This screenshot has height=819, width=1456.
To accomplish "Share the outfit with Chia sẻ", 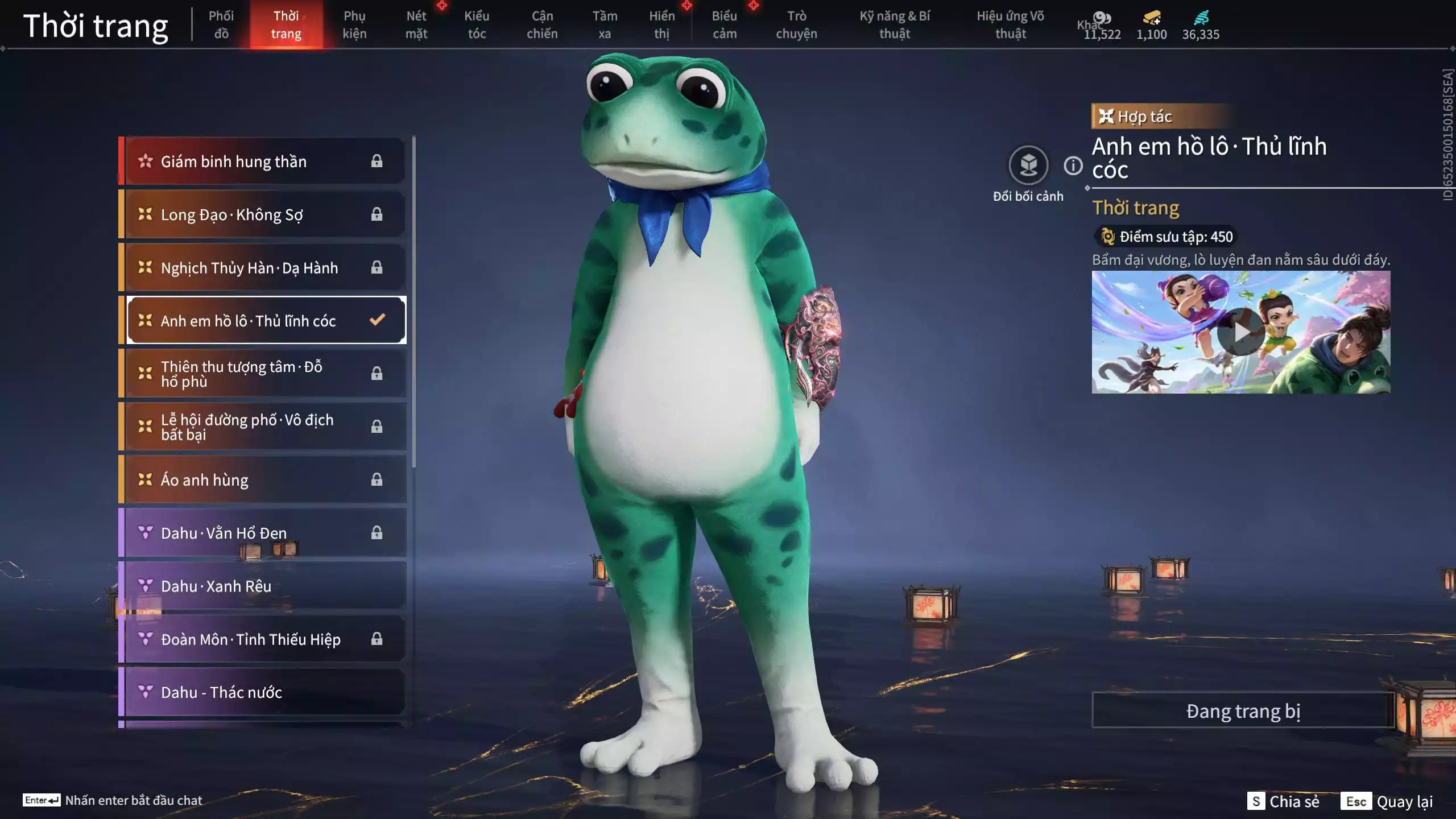I will point(1283,801).
